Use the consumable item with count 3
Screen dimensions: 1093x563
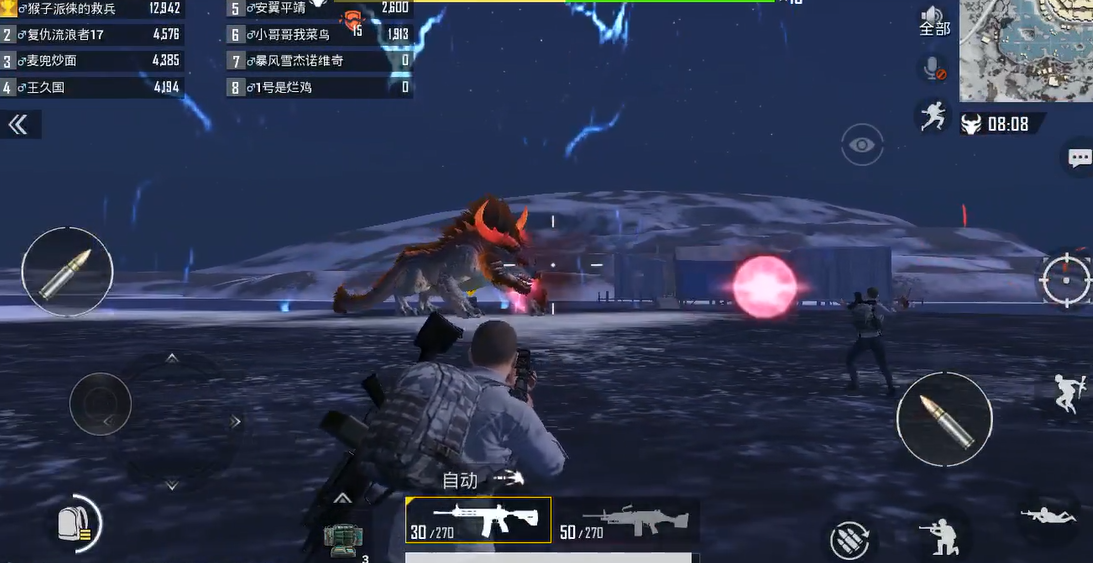click(342, 538)
